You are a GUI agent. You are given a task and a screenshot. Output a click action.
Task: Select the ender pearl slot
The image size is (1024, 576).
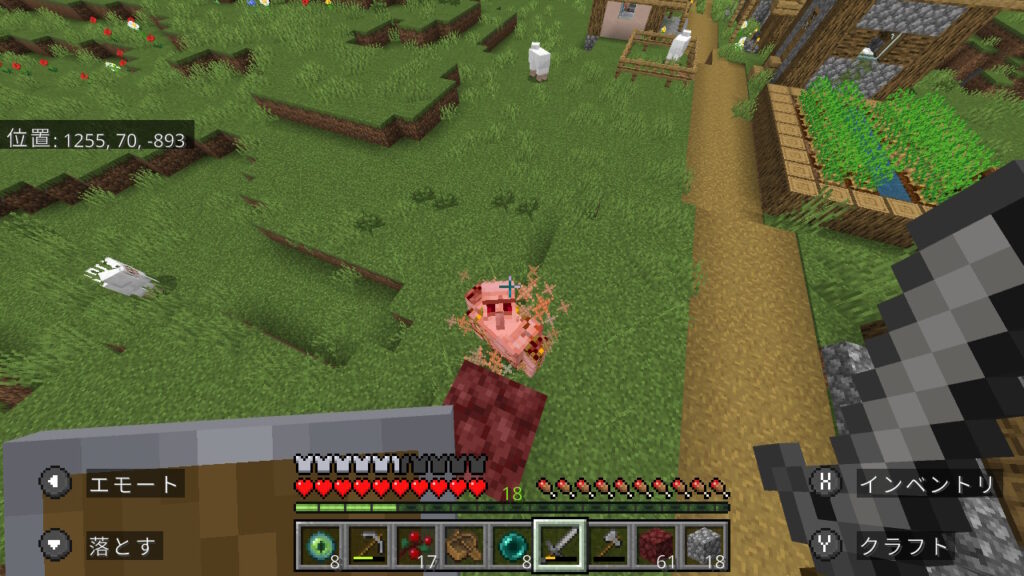[x=511, y=545]
